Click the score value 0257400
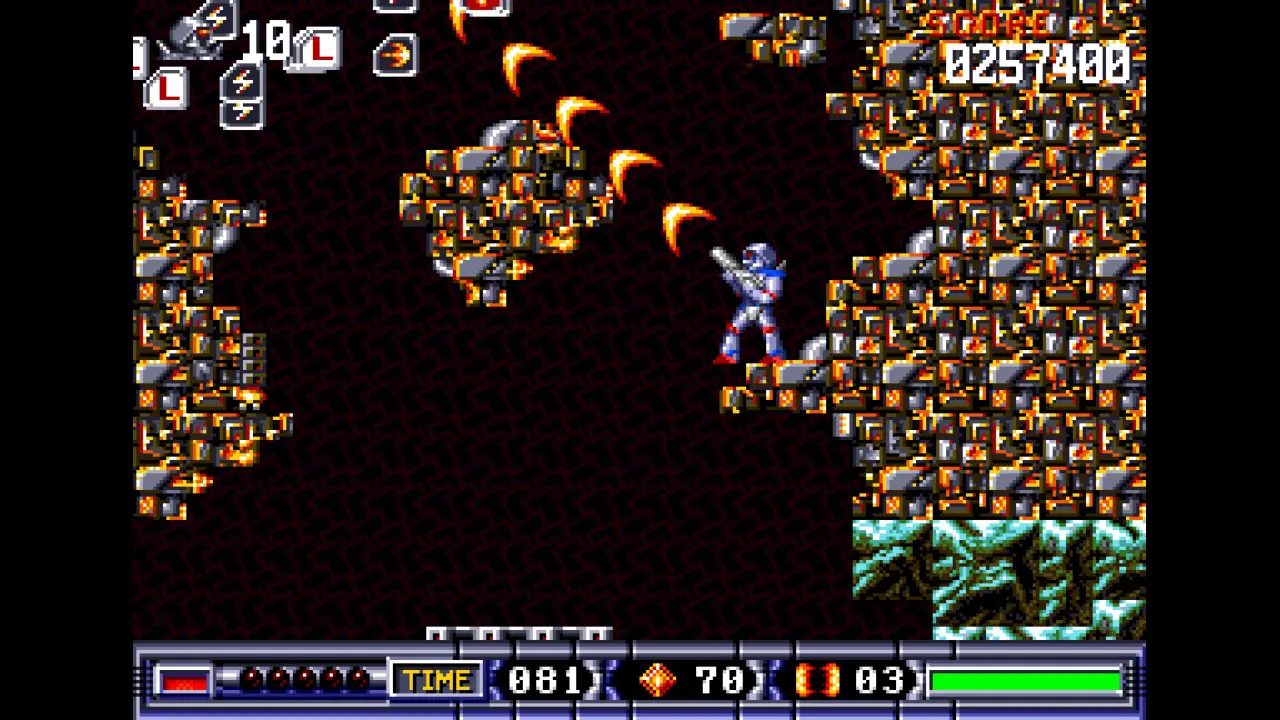Screen dimensions: 1280x720 [1040, 65]
